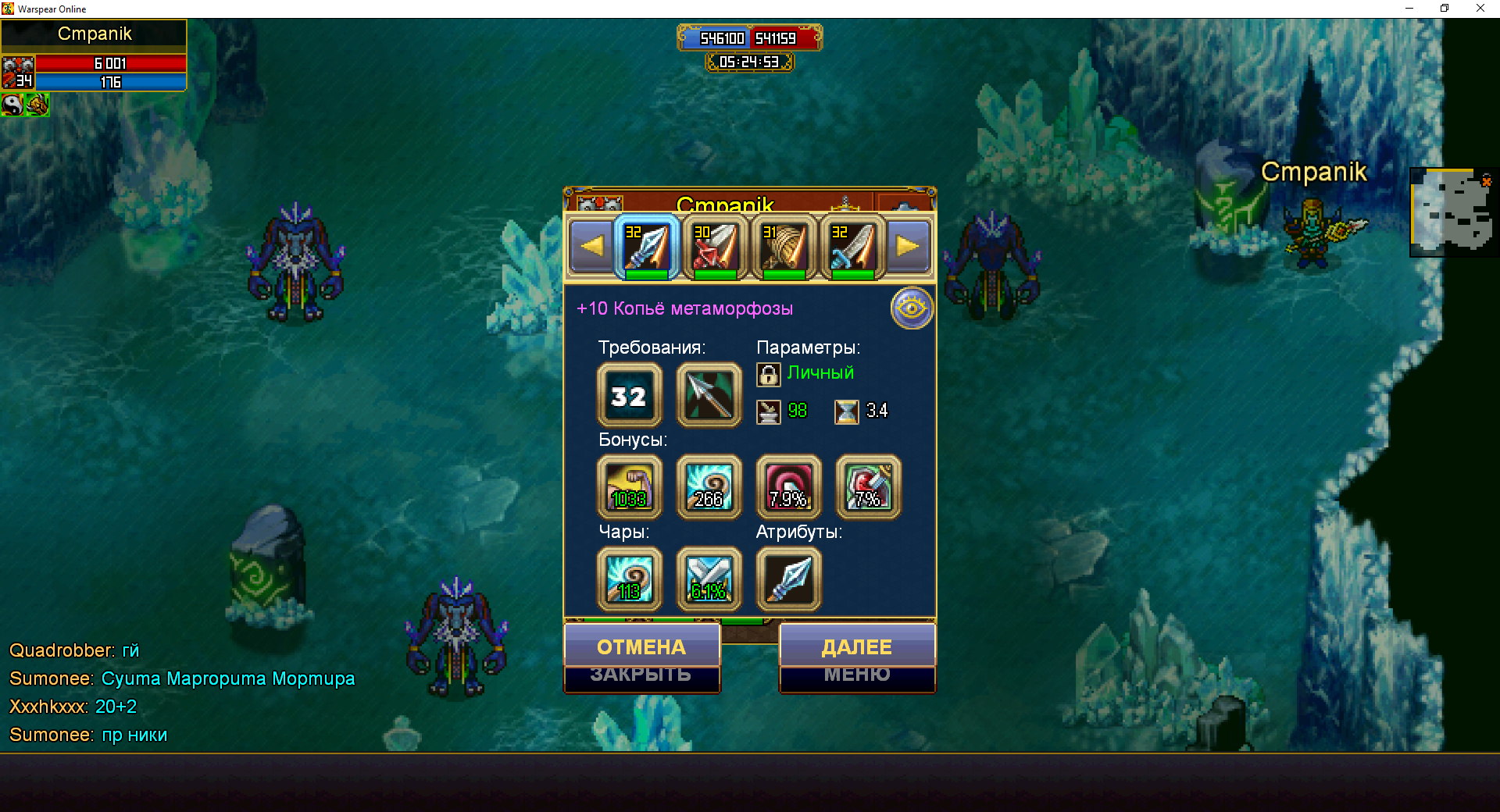Choose the level 31 wooden shield slot
The image size is (1500, 812).
784,248
